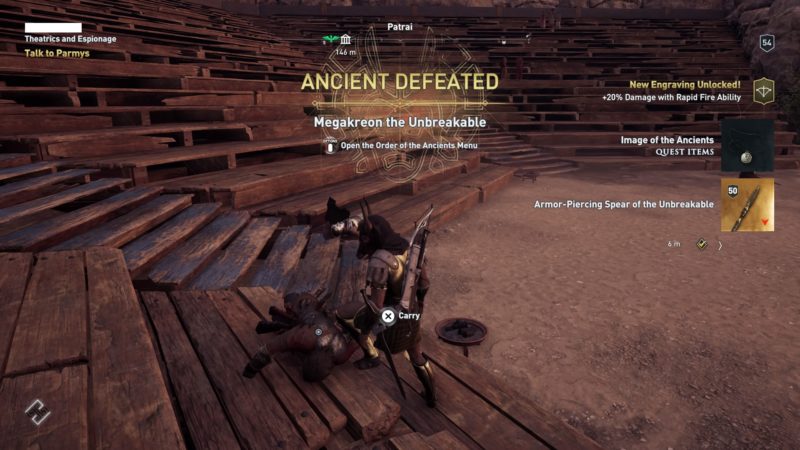This screenshot has width=800, height=450.
Task: Select the Armor-Piercing Spear loot thumbnail
Action: (x=747, y=204)
